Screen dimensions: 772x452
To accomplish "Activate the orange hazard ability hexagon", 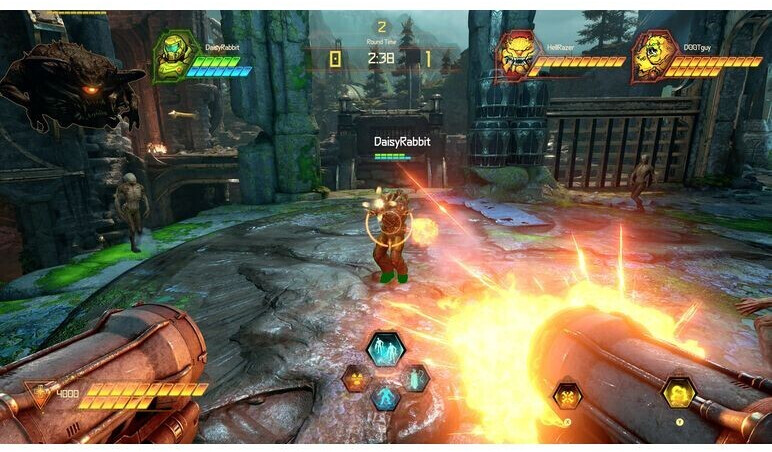I will 355,378.
